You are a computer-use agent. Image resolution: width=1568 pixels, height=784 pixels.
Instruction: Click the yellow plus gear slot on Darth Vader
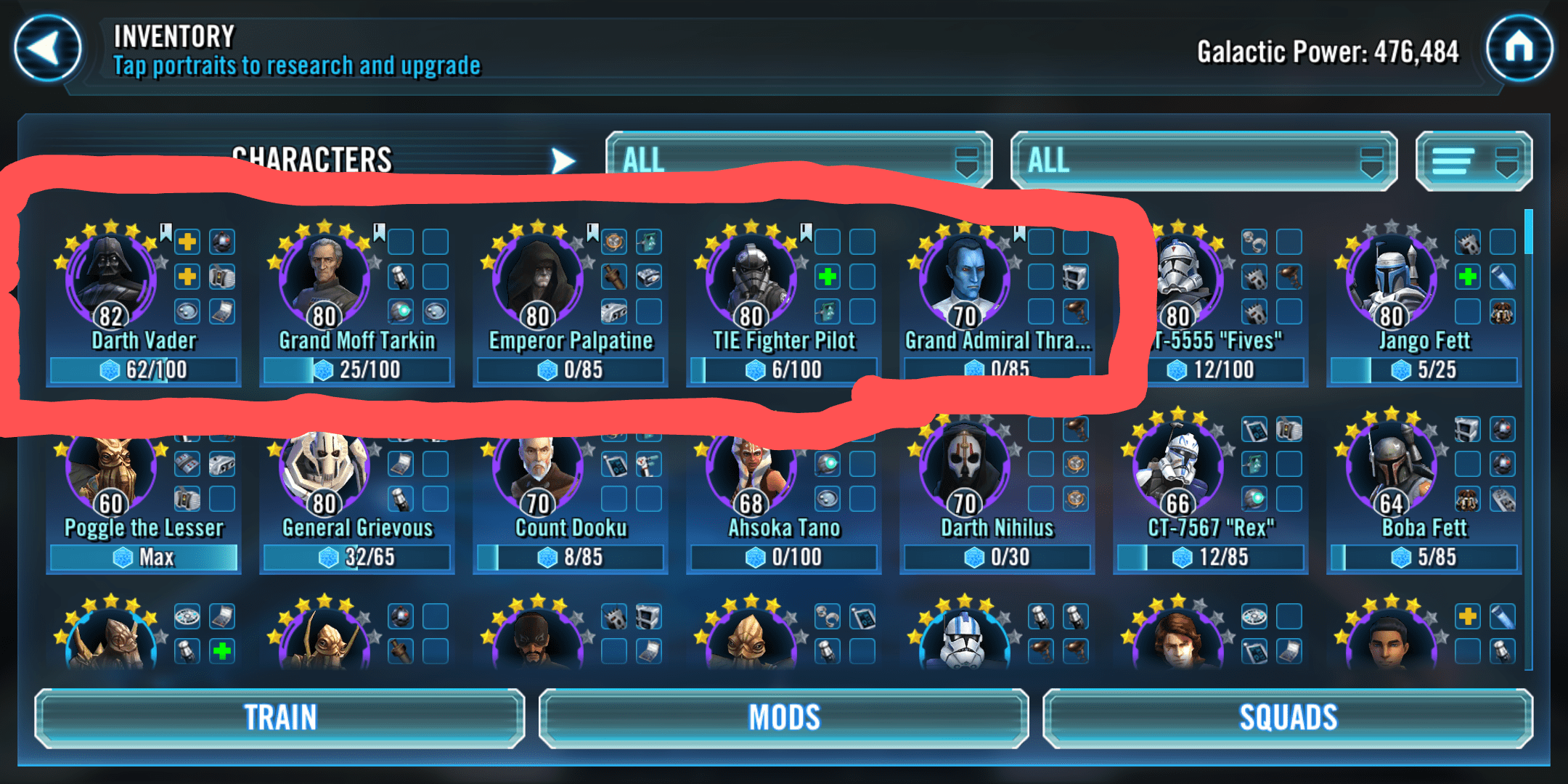click(x=187, y=242)
